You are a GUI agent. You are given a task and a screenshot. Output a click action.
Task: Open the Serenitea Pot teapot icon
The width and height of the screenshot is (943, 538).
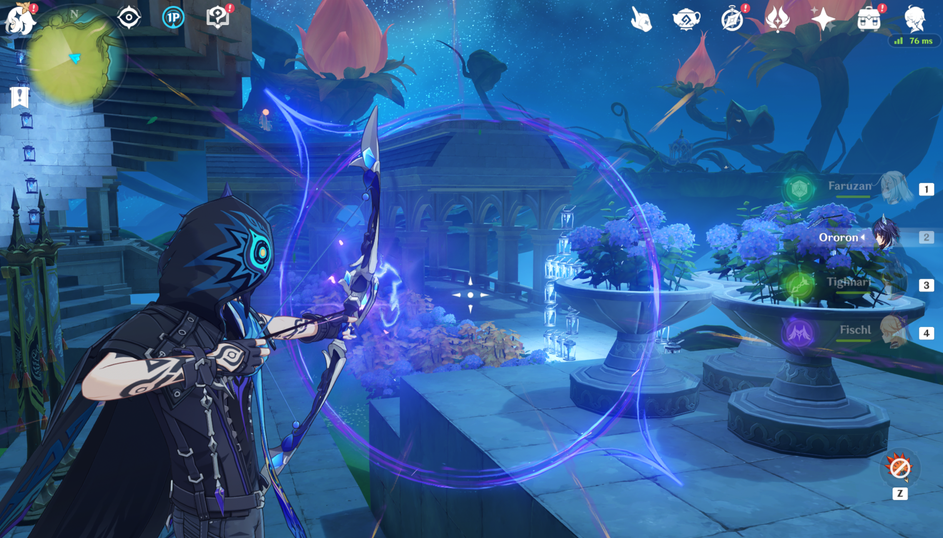[x=687, y=19]
